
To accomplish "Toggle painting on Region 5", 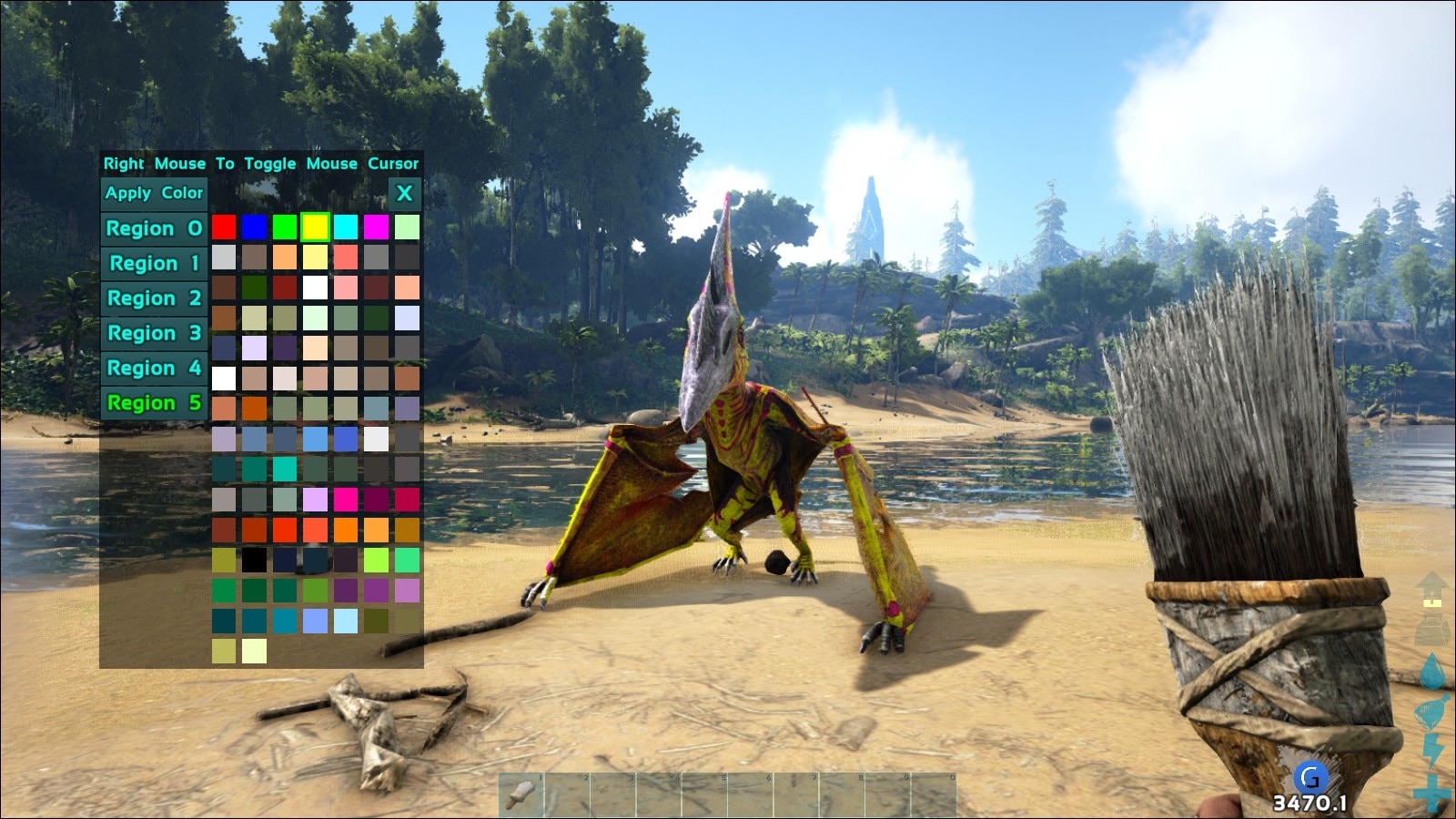I will pyautogui.click(x=152, y=402).
